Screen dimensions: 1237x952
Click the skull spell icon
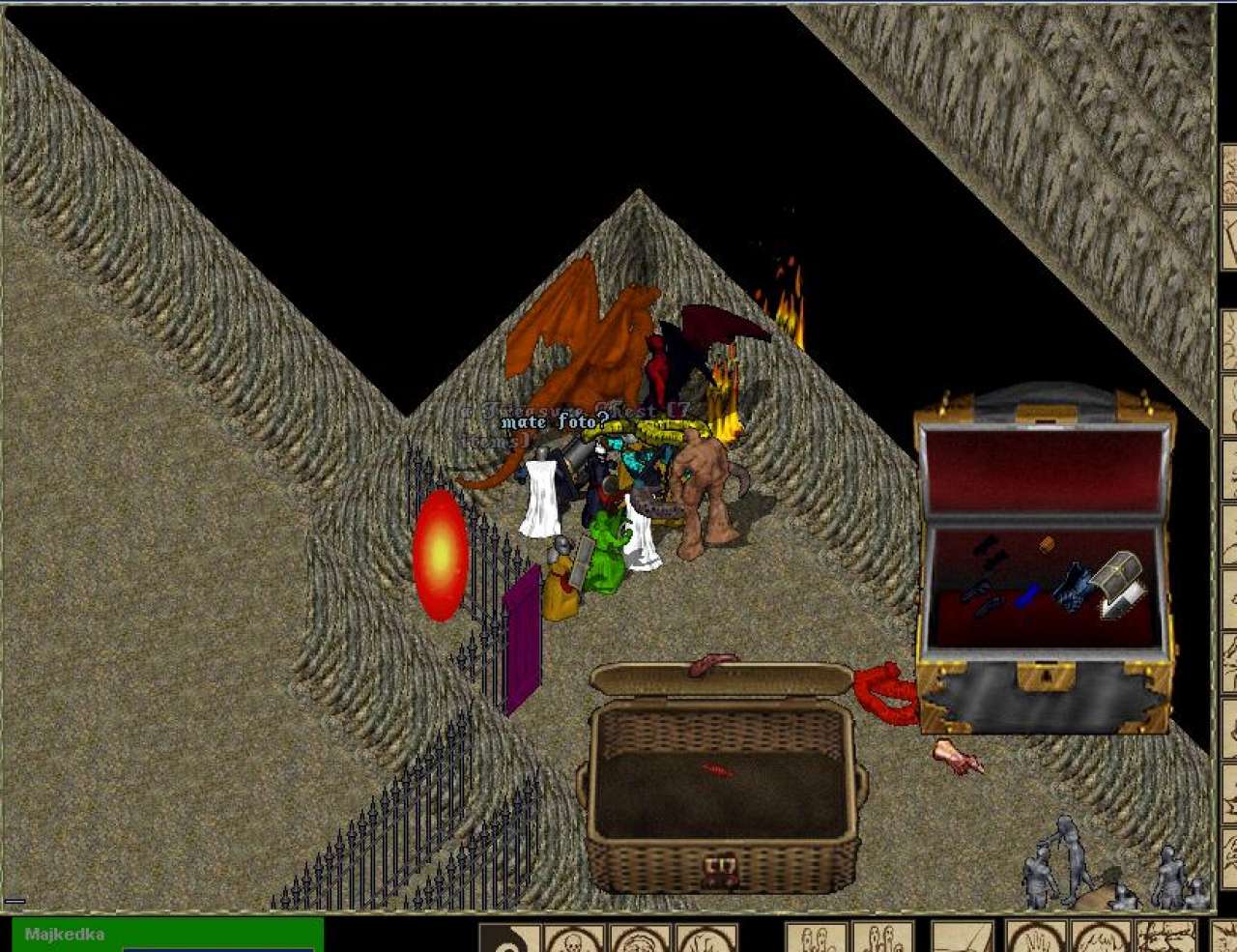(572, 939)
